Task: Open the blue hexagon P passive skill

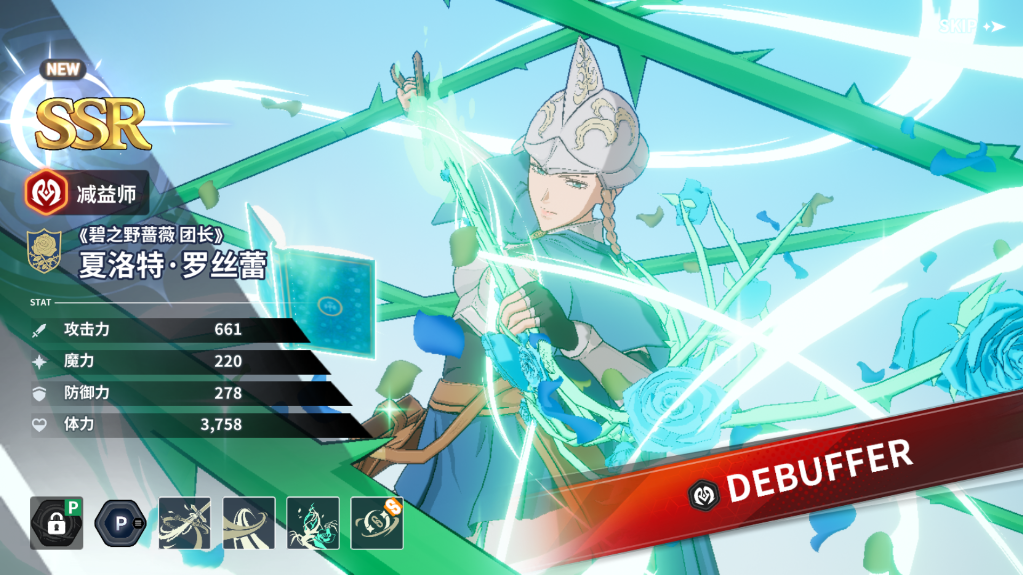Action: tap(120, 523)
